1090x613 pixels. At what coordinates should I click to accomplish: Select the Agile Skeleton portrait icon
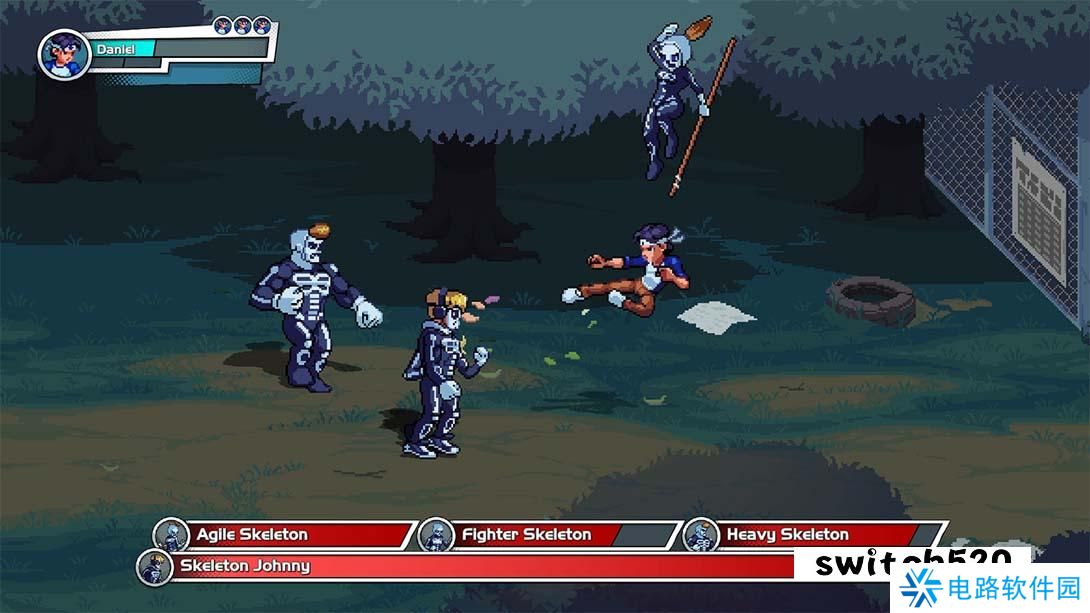pyautogui.click(x=171, y=535)
